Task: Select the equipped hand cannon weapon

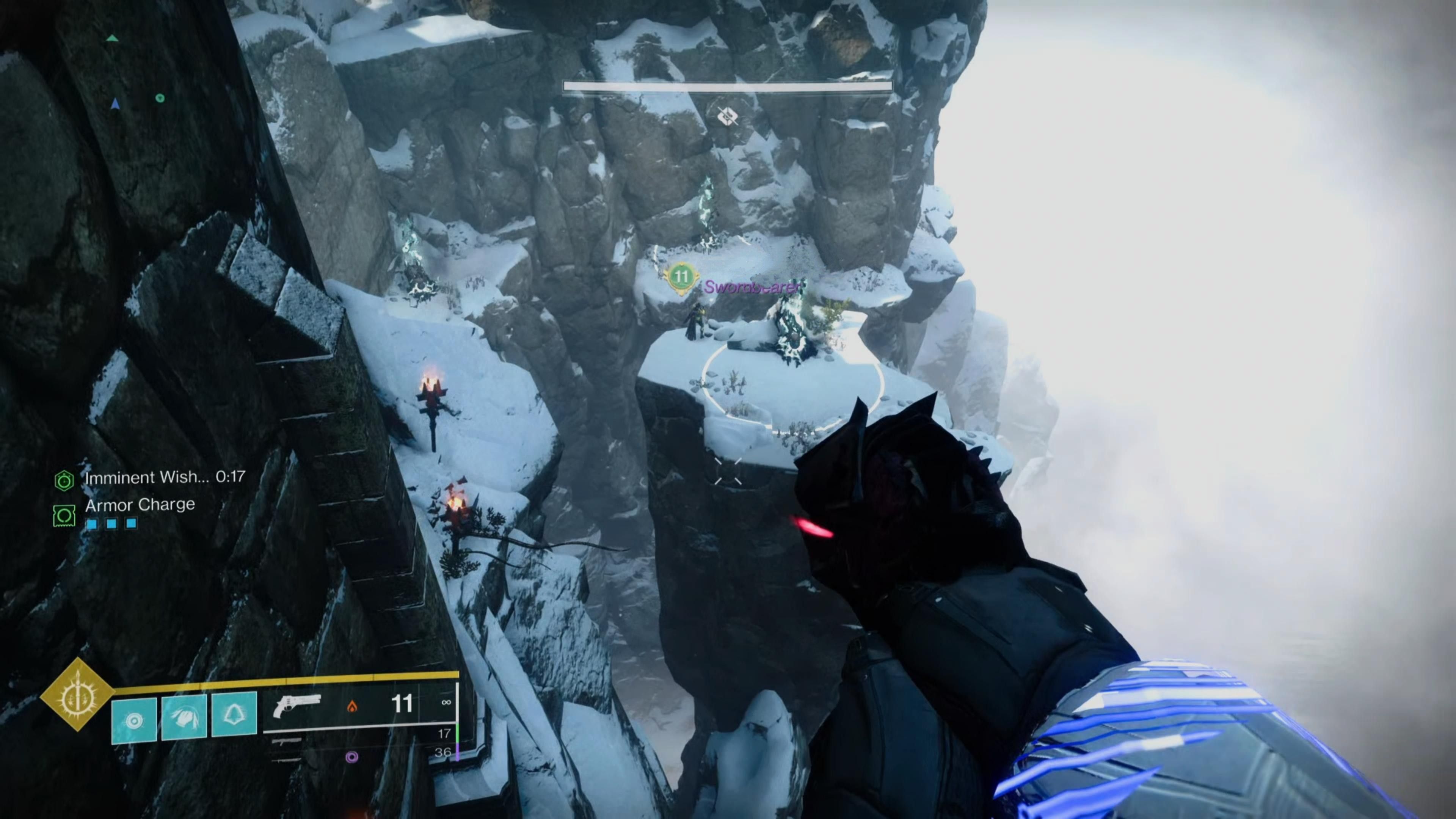Action: click(x=297, y=705)
